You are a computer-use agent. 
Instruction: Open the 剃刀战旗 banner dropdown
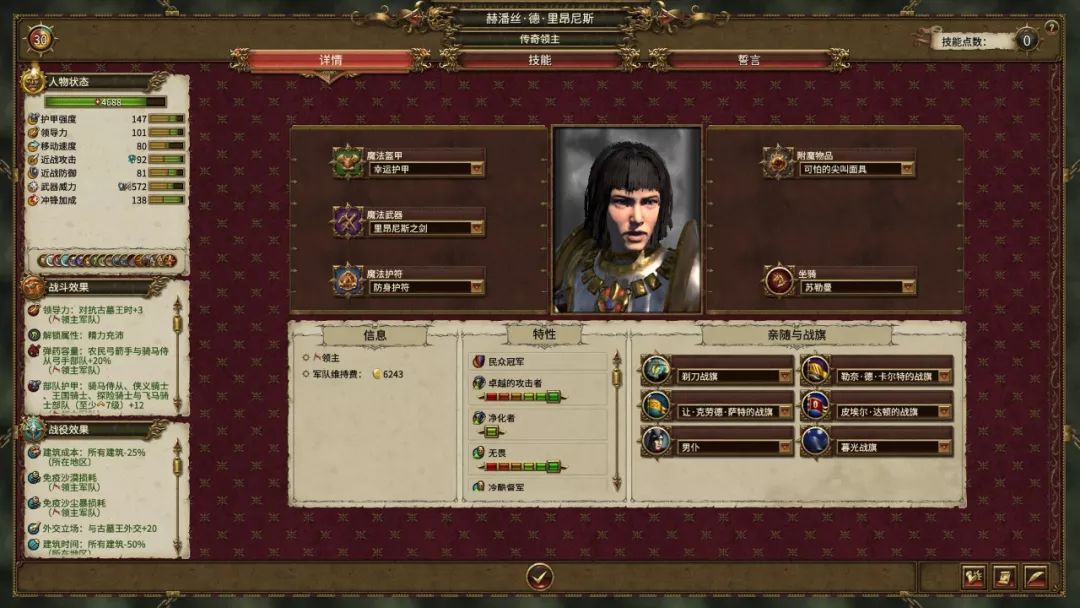tap(785, 376)
